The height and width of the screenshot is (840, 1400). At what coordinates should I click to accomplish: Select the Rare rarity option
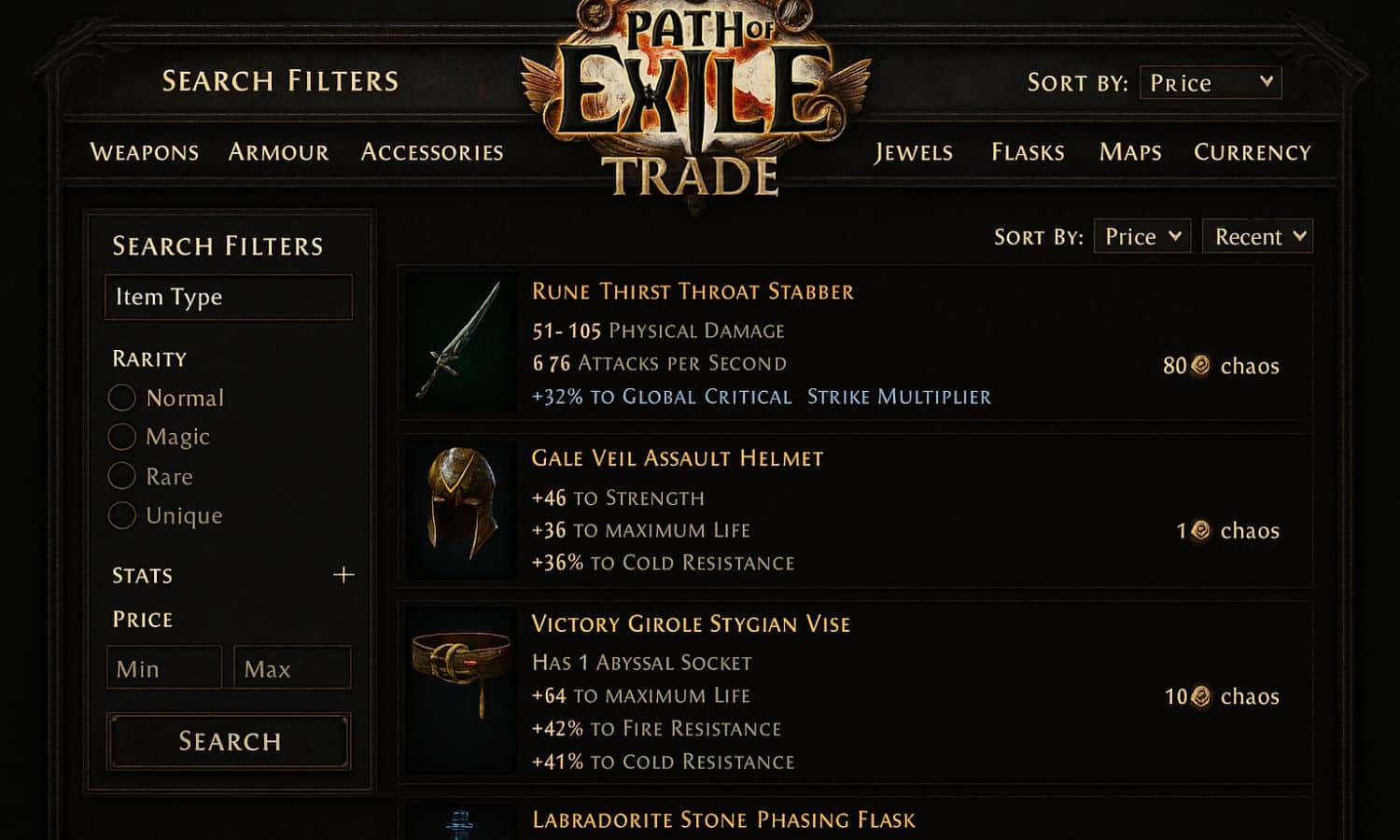(122, 476)
